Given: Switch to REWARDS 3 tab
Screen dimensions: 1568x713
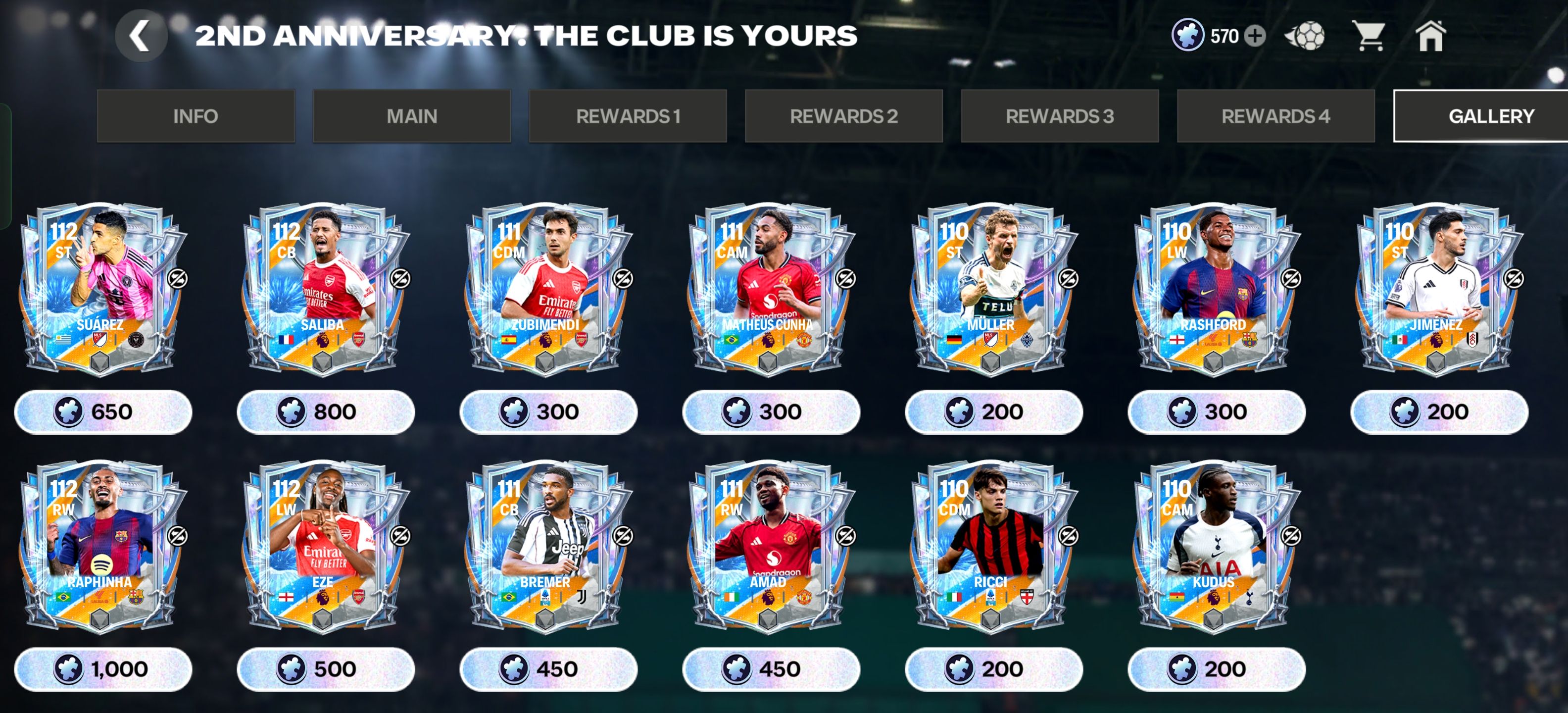Looking at the screenshot, I should (x=1060, y=116).
